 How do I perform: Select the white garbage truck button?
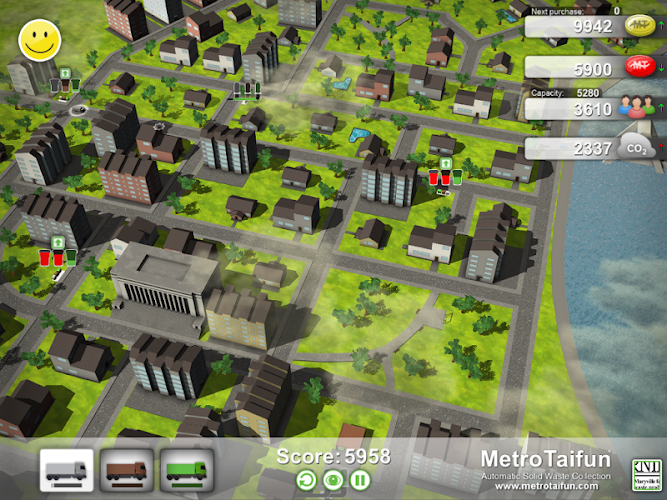click(67, 470)
